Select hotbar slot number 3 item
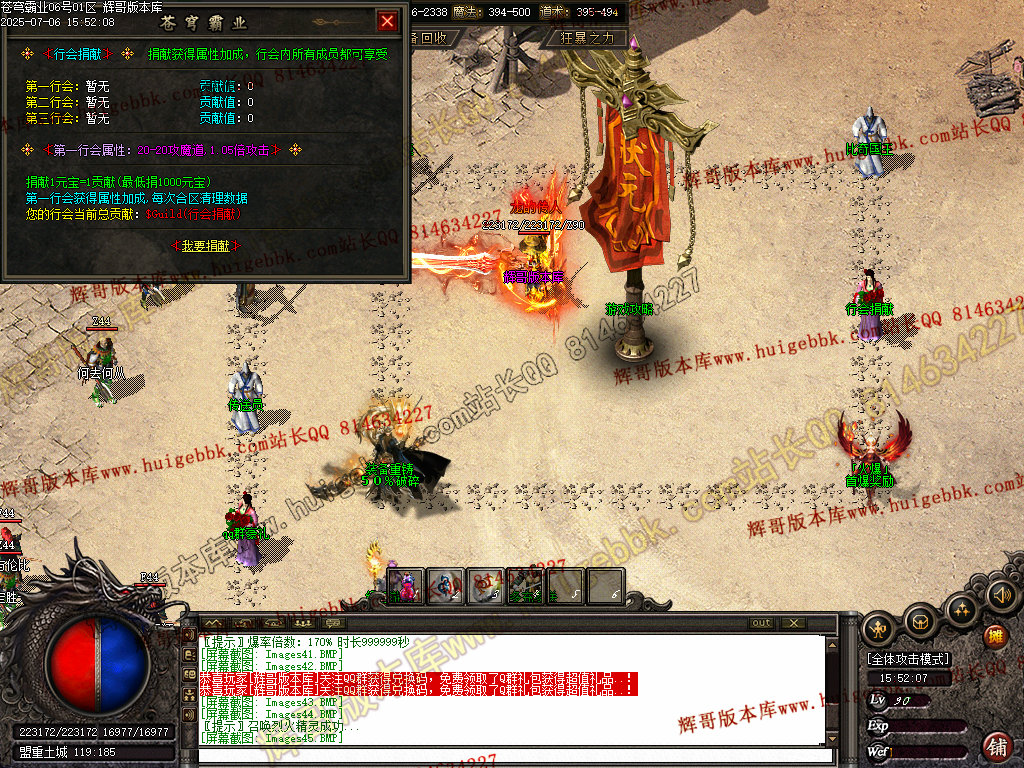The height and width of the screenshot is (768, 1024). [x=486, y=586]
